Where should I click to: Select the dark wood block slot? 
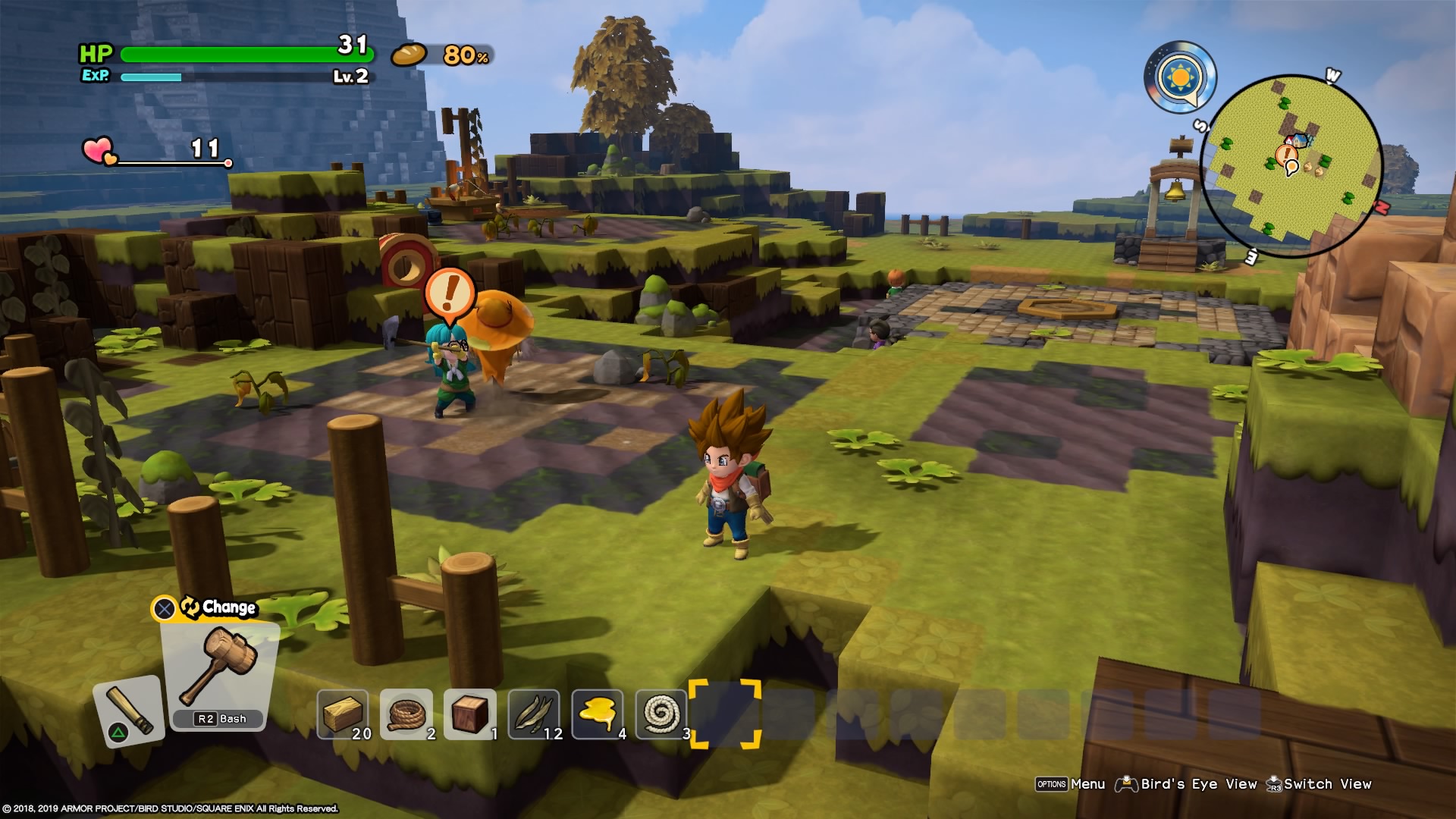tap(470, 714)
